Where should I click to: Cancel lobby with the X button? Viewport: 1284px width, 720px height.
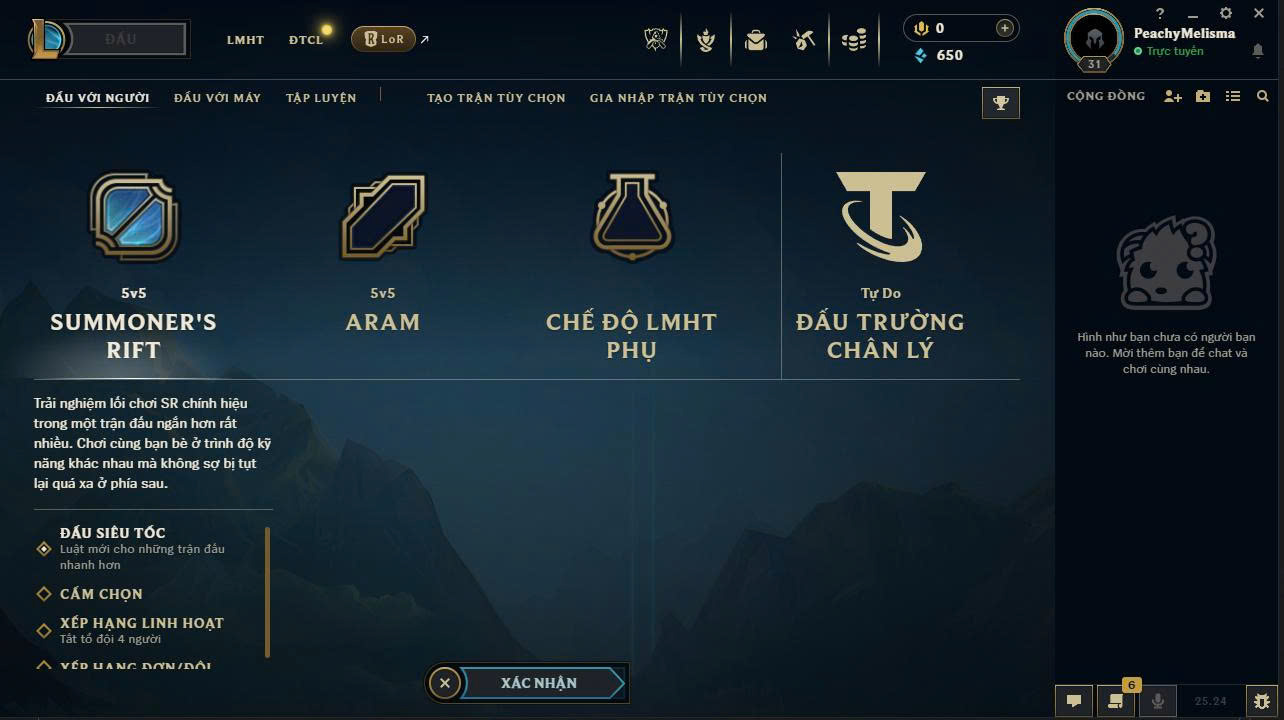(445, 683)
